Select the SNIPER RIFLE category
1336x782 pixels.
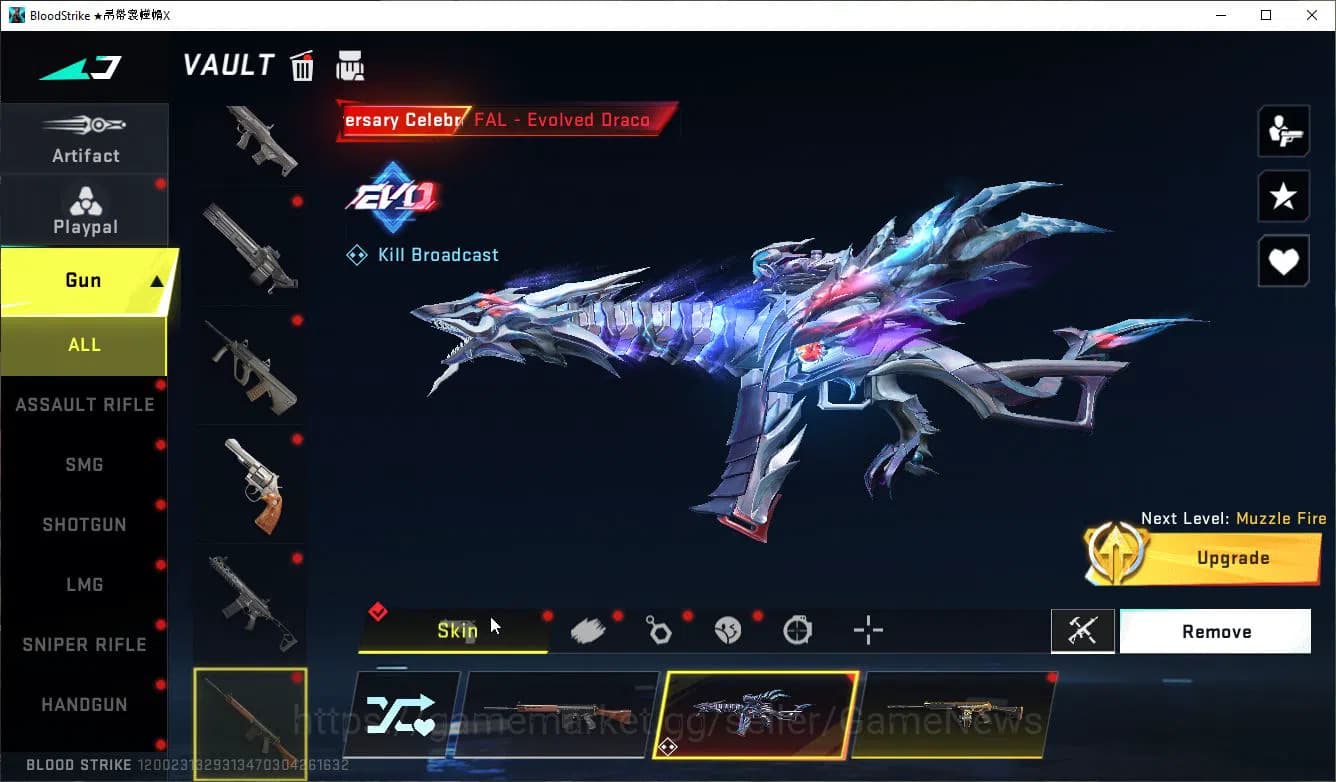[x=85, y=644]
